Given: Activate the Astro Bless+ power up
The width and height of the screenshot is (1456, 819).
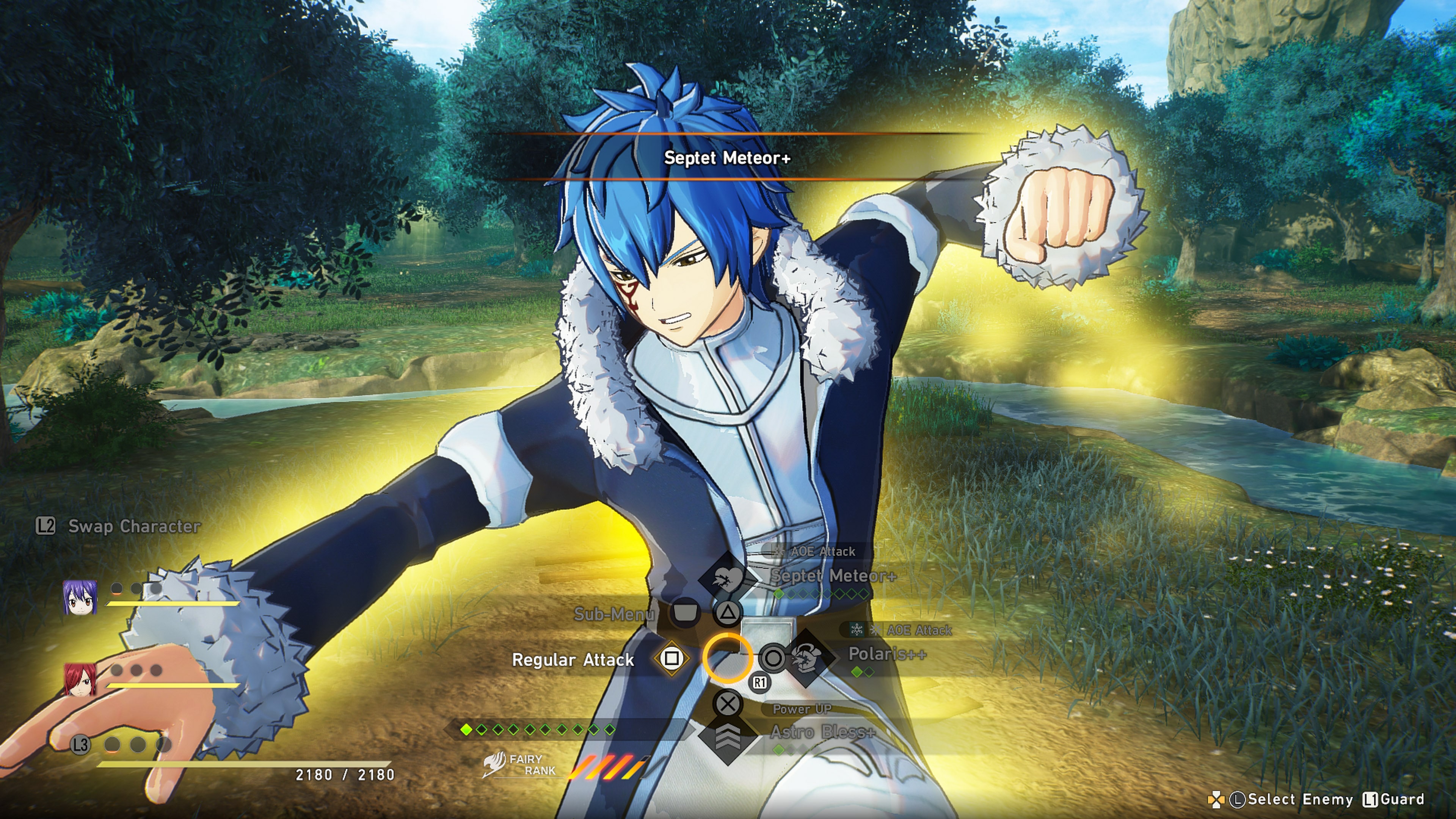Looking at the screenshot, I should [x=822, y=733].
